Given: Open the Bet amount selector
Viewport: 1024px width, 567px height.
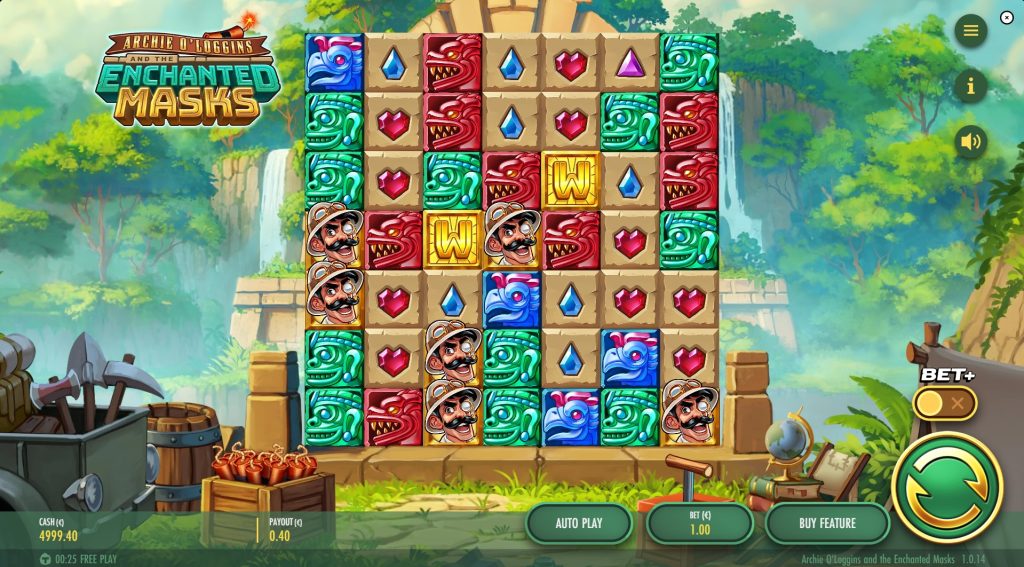Looking at the screenshot, I should (x=700, y=523).
